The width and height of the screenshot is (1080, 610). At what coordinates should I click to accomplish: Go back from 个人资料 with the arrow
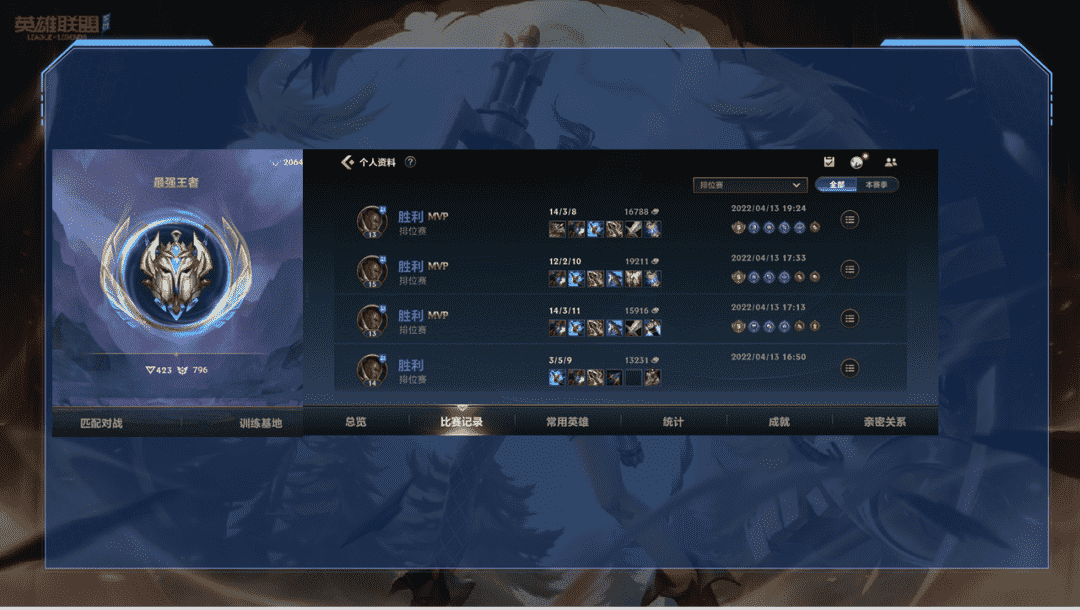coord(348,162)
